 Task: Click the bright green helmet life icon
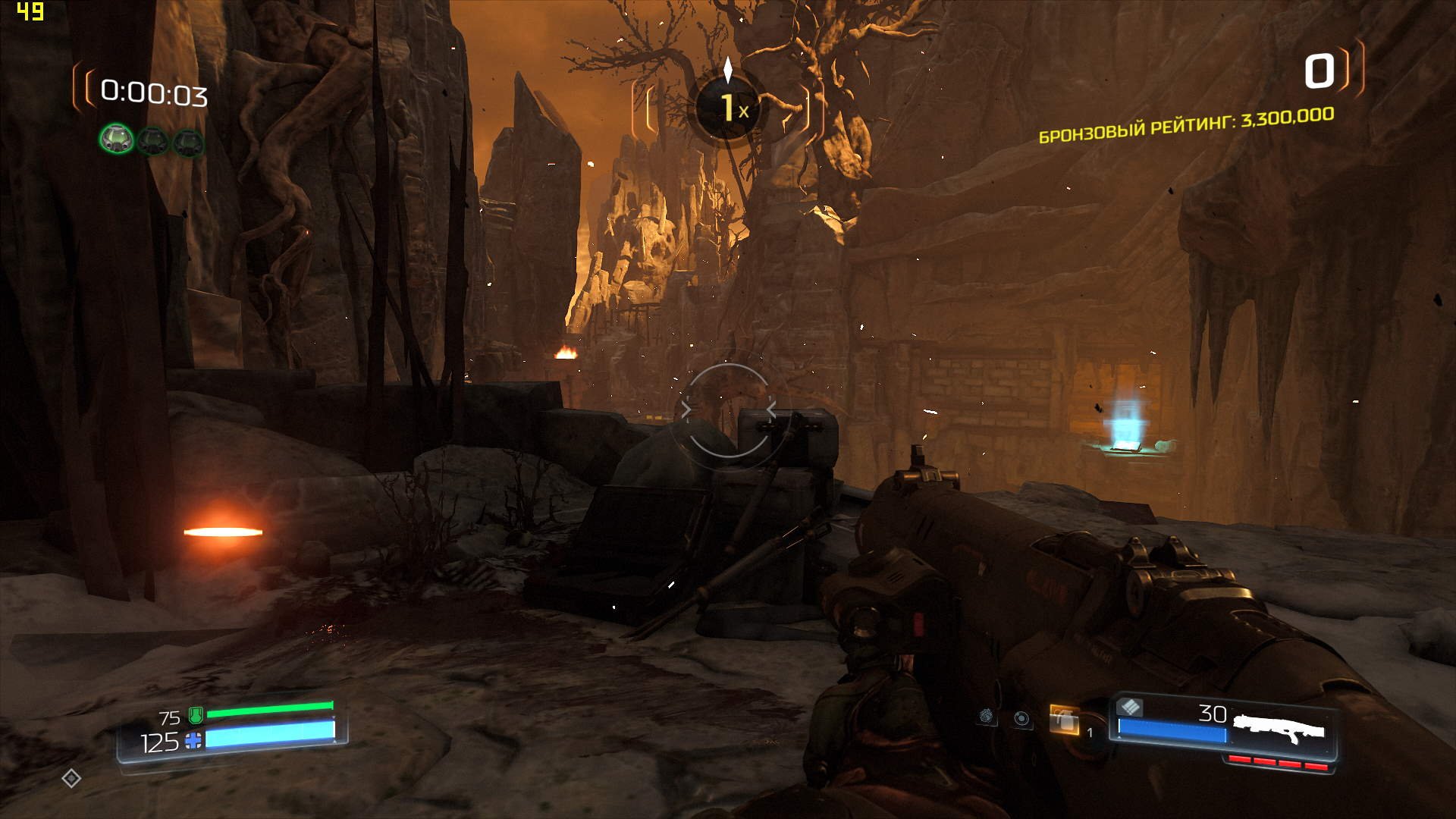pyautogui.click(x=117, y=140)
